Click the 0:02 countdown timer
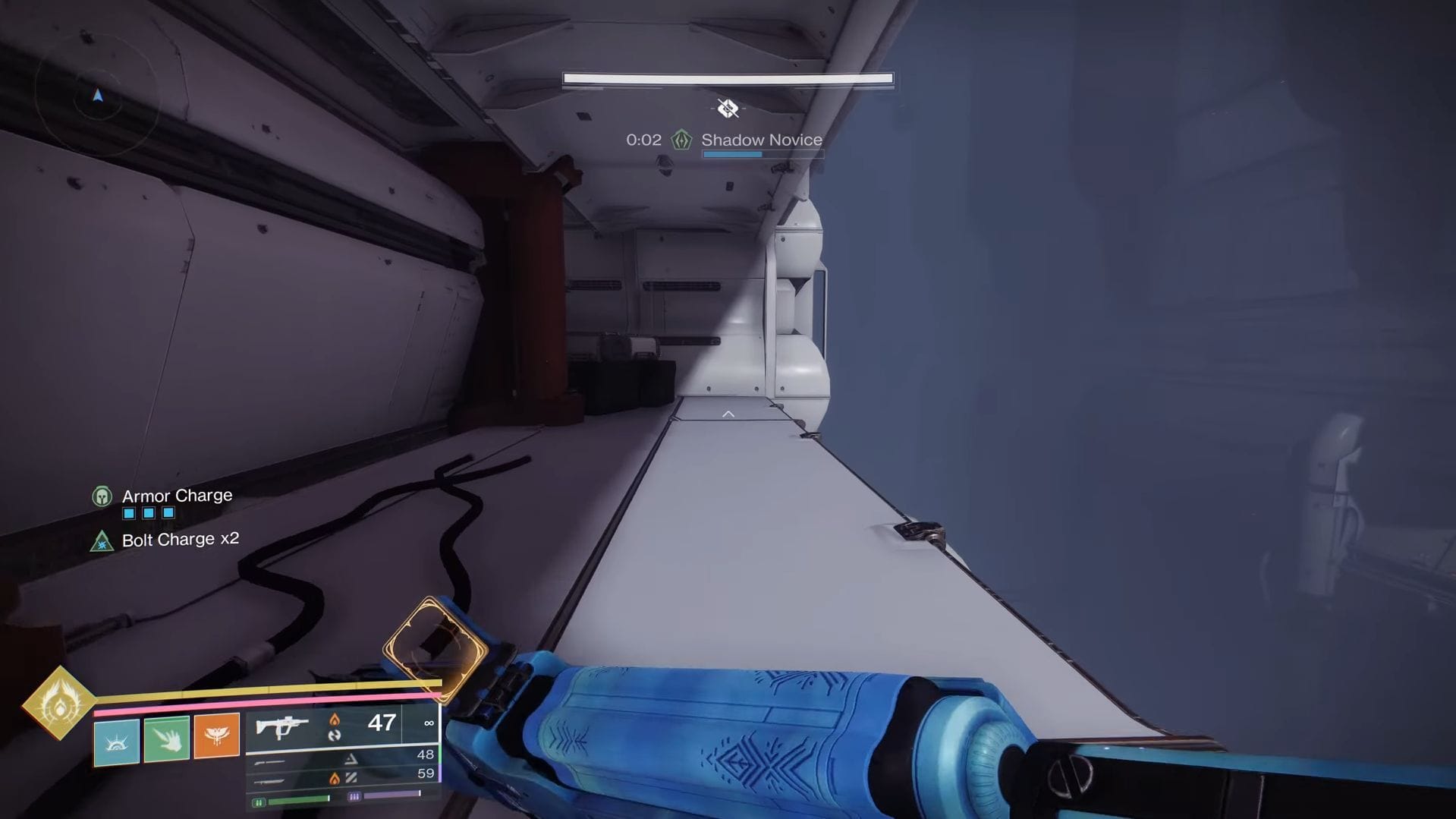This screenshot has width=1456, height=819. pyautogui.click(x=643, y=139)
